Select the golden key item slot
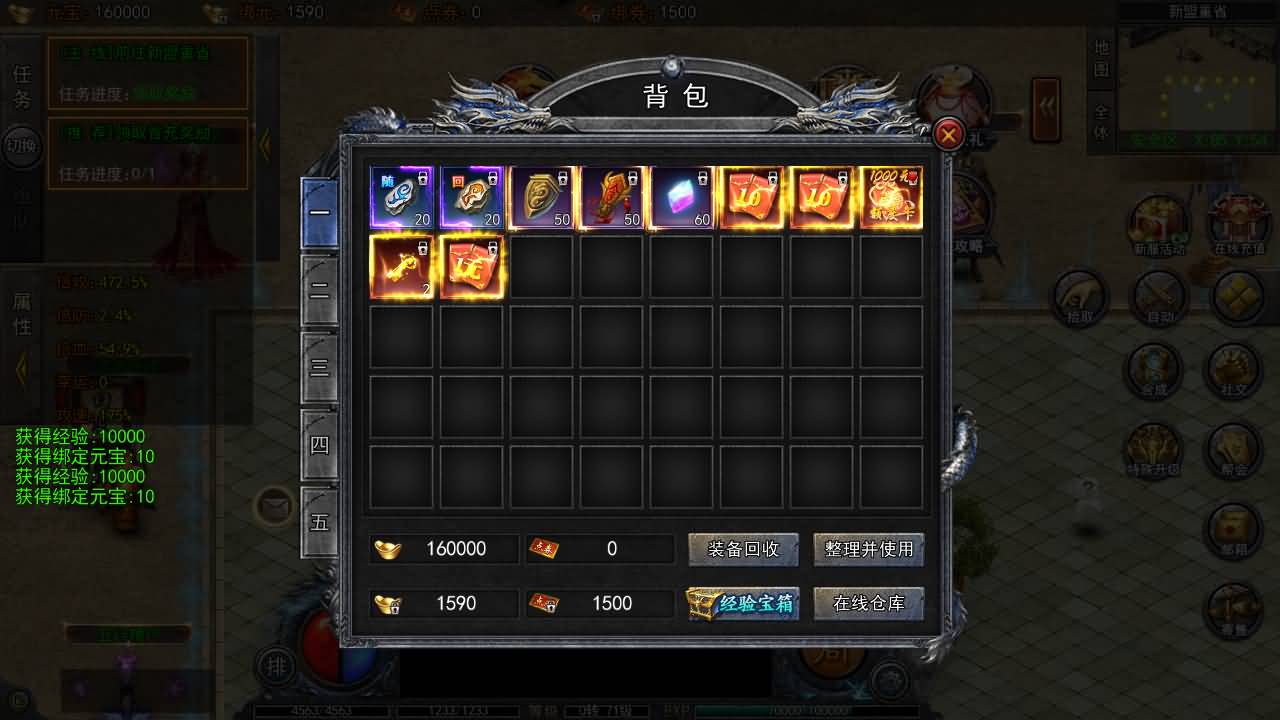Image resolution: width=1280 pixels, height=720 pixels. (x=401, y=267)
